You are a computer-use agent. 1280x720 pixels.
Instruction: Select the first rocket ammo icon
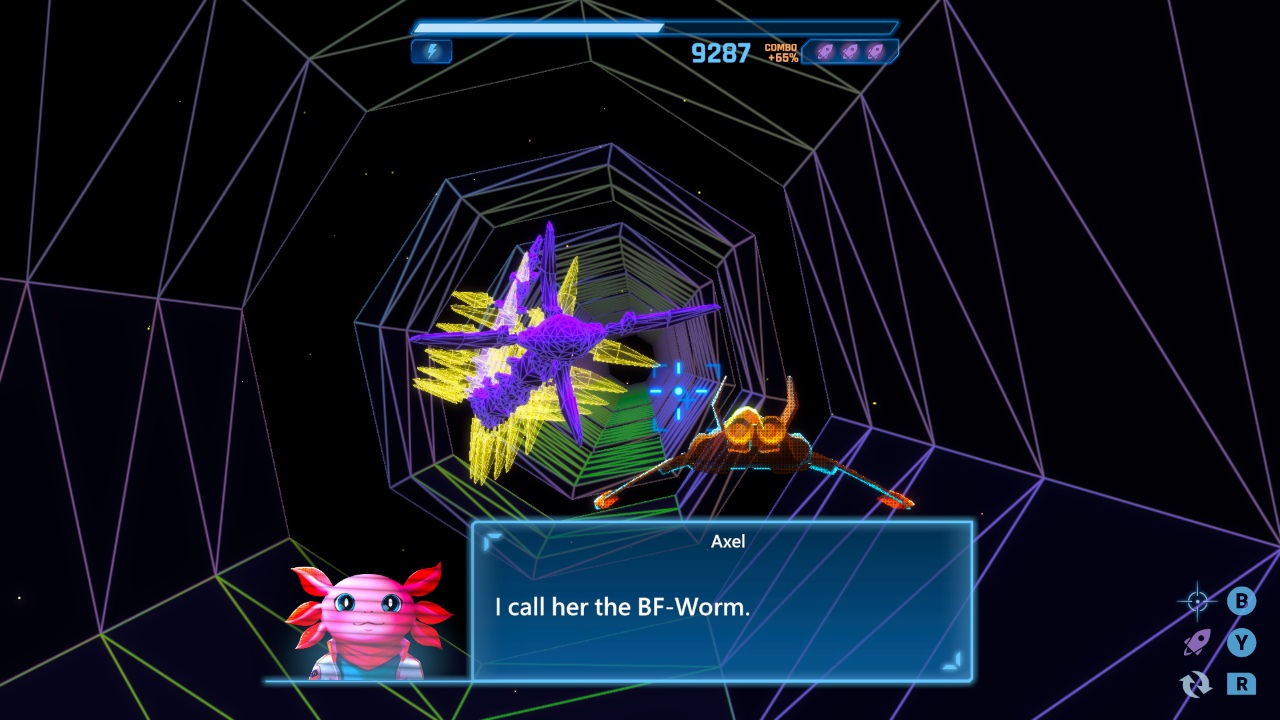coord(826,51)
